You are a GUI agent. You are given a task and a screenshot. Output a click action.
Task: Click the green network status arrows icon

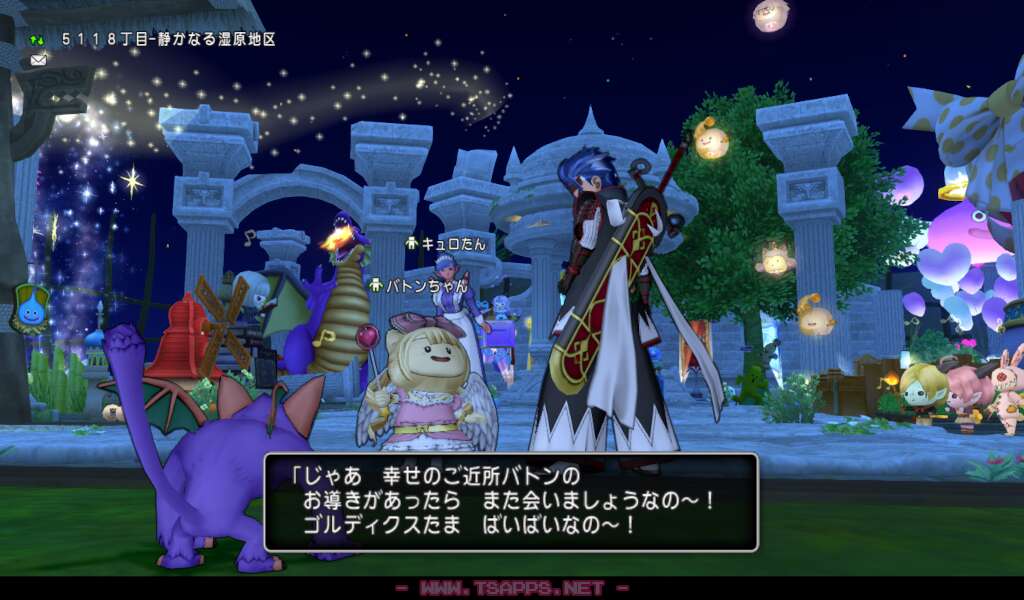pyautogui.click(x=38, y=40)
